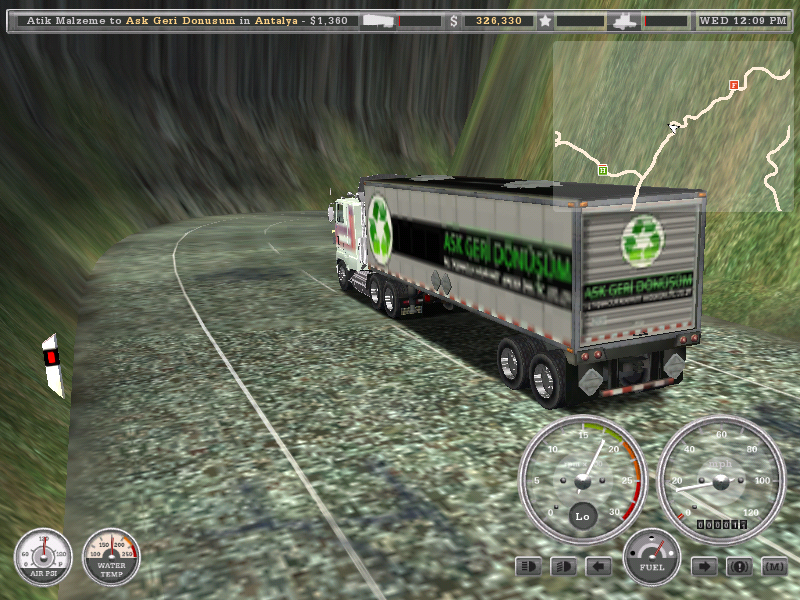Activate the right turn signal arrow
The height and width of the screenshot is (600, 800).
pyautogui.click(x=704, y=567)
